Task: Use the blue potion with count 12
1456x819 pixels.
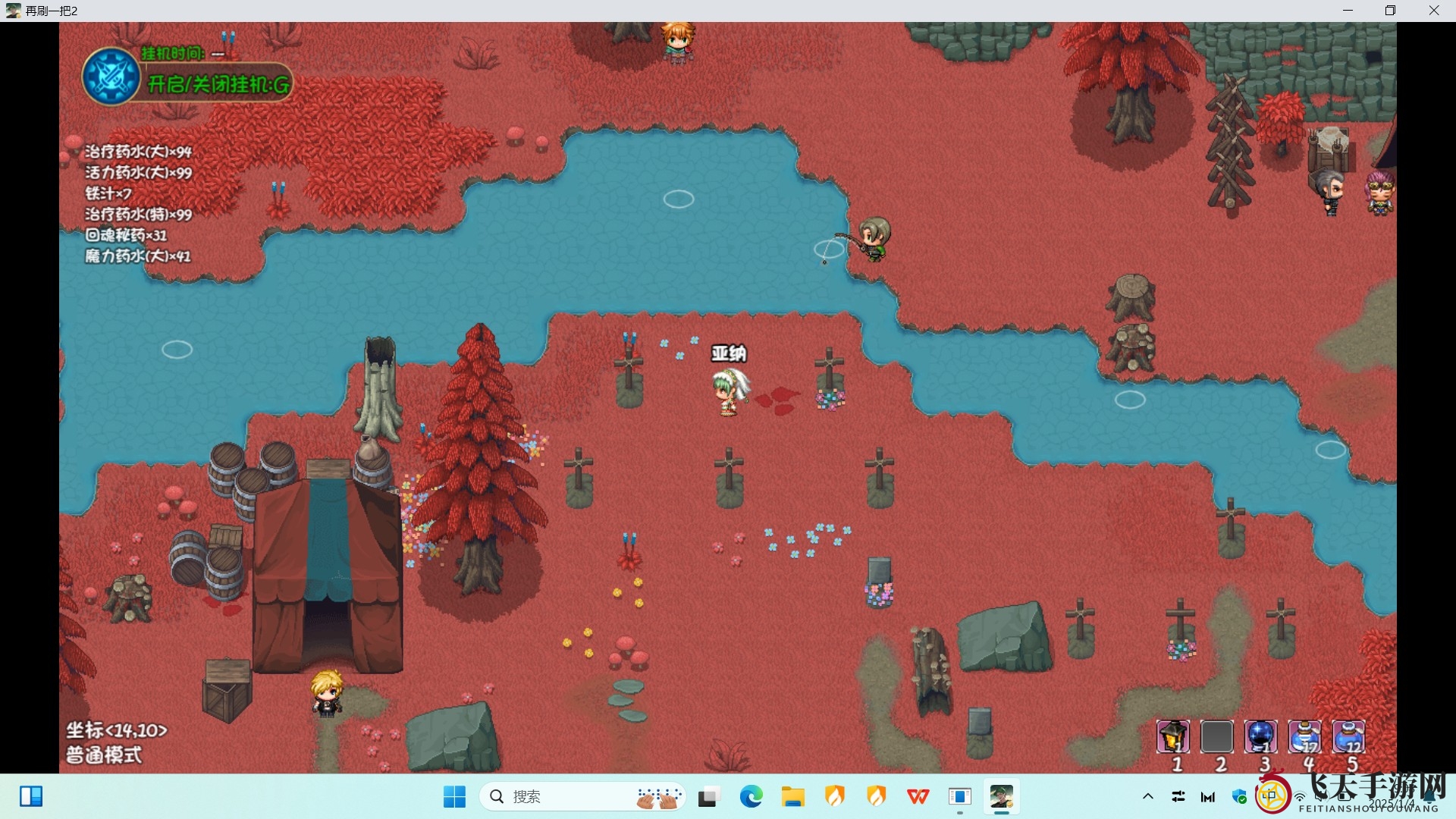Action: (1348, 736)
